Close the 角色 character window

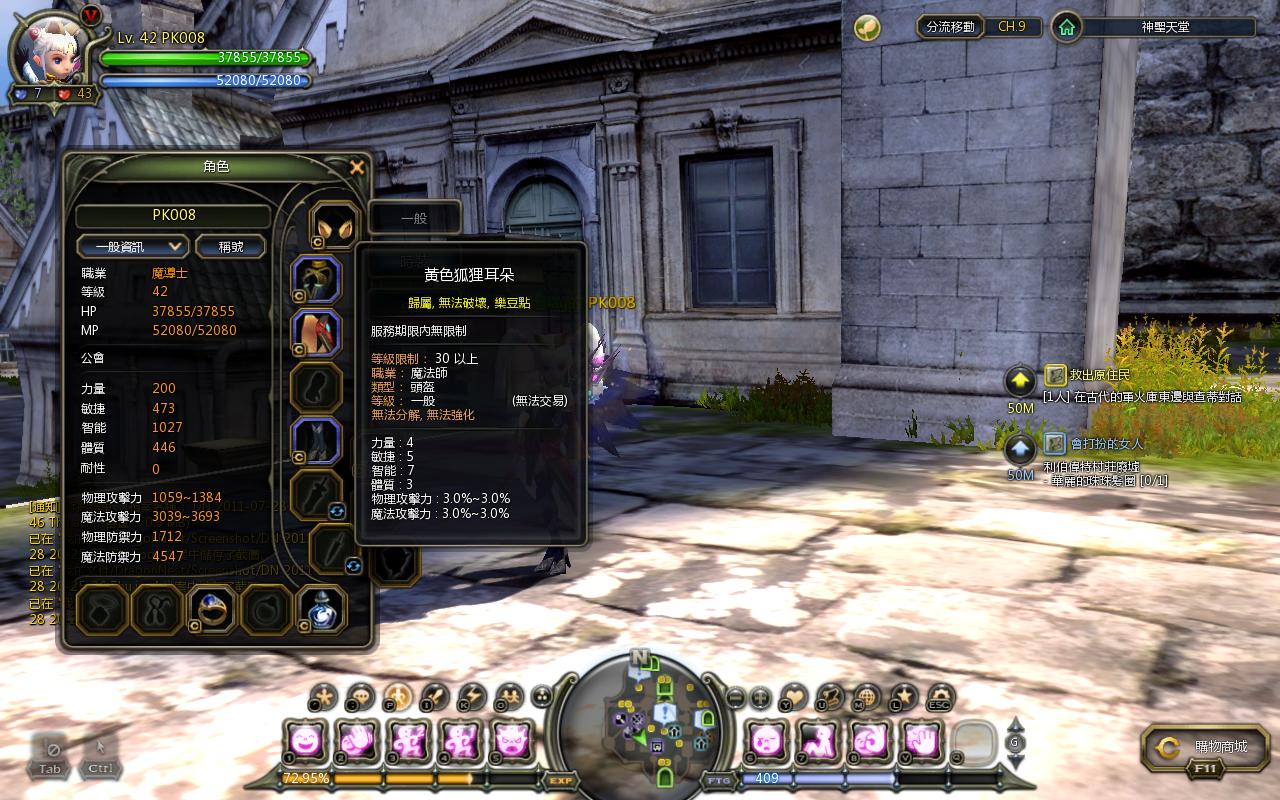click(x=357, y=168)
